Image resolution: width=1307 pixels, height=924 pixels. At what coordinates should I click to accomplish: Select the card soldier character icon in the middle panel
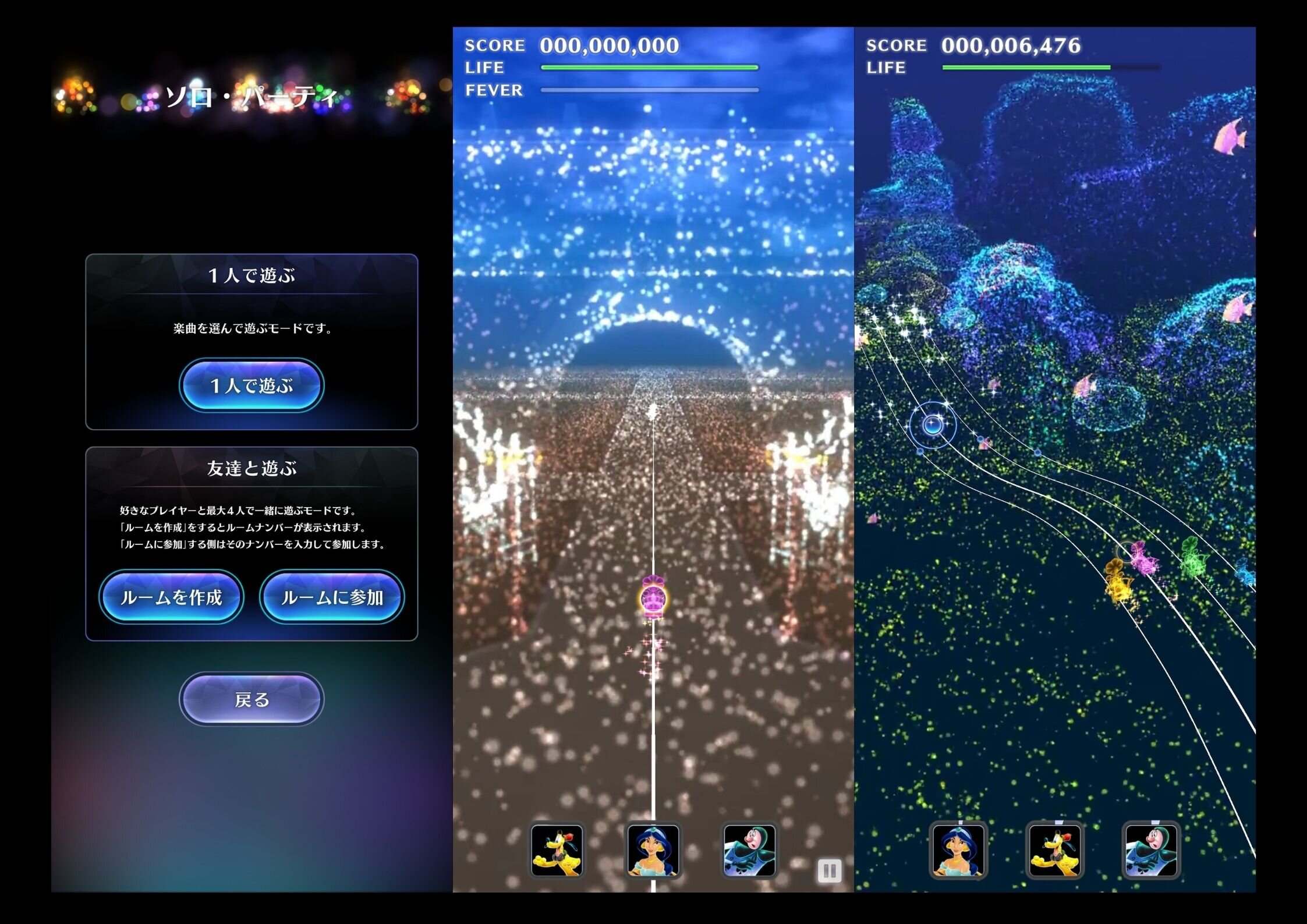[x=750, y=851]
